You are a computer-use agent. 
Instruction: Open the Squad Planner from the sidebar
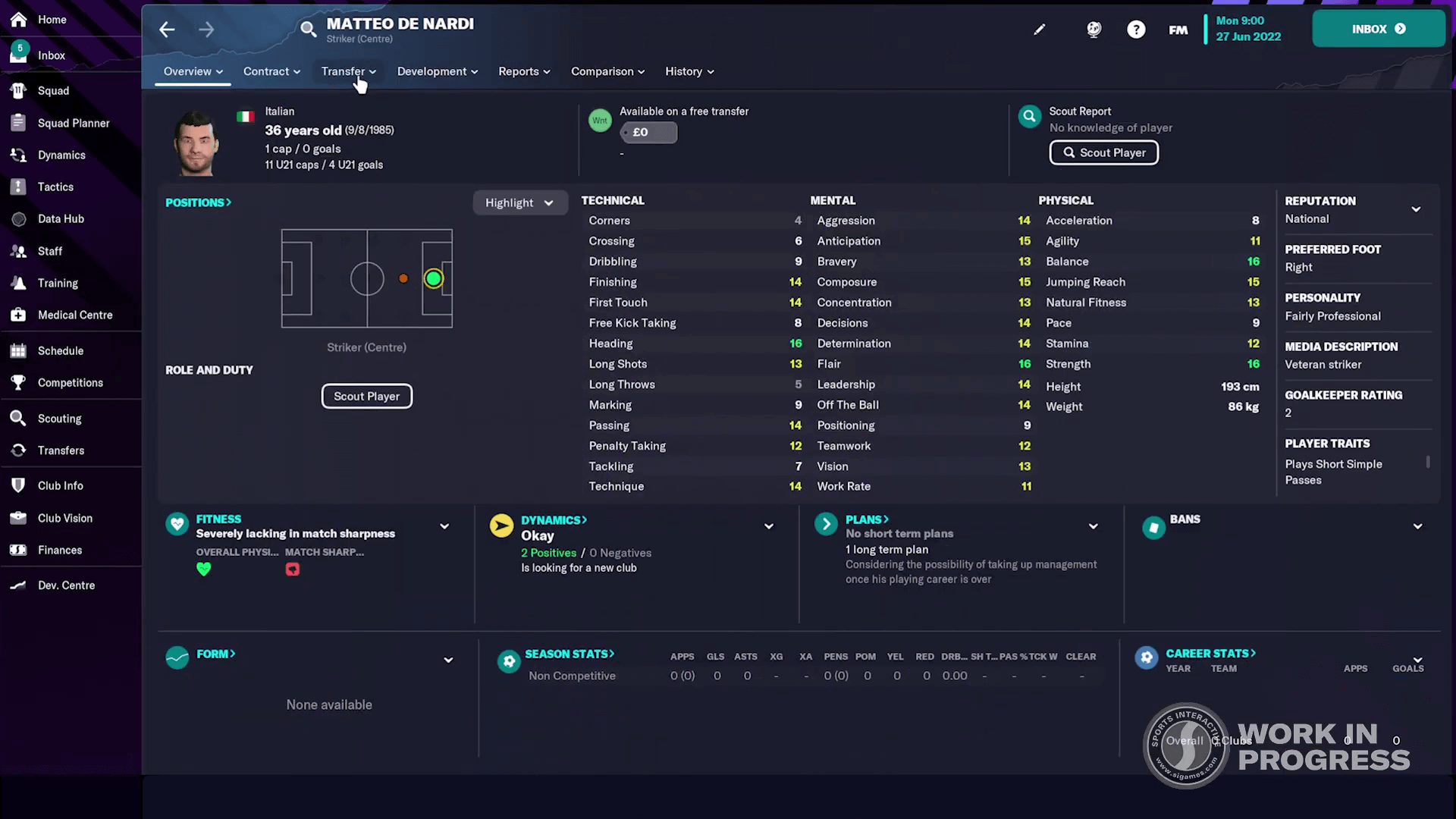[x=73, y=123]
